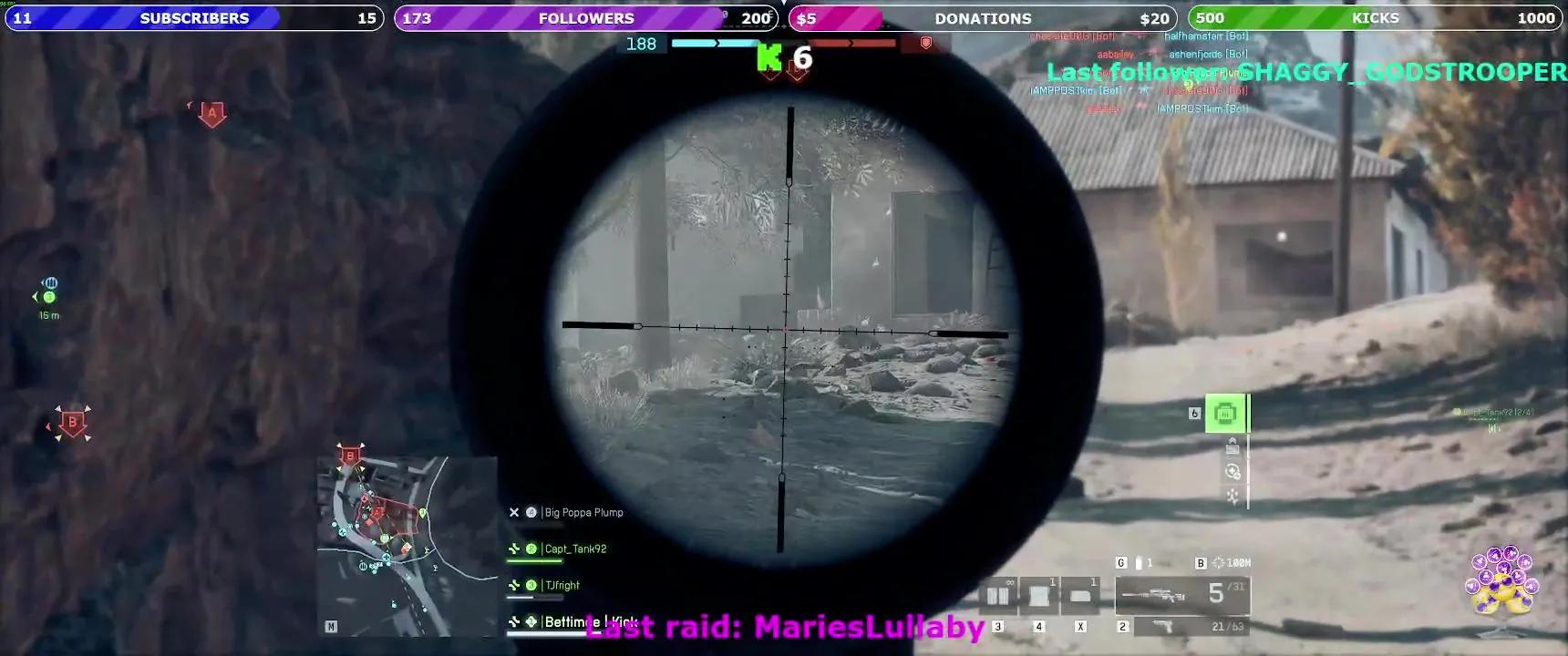This screenshot has height=656, width=1568.
Task: Select the pistol in weapon slot 2
Action: point(1185,628)
